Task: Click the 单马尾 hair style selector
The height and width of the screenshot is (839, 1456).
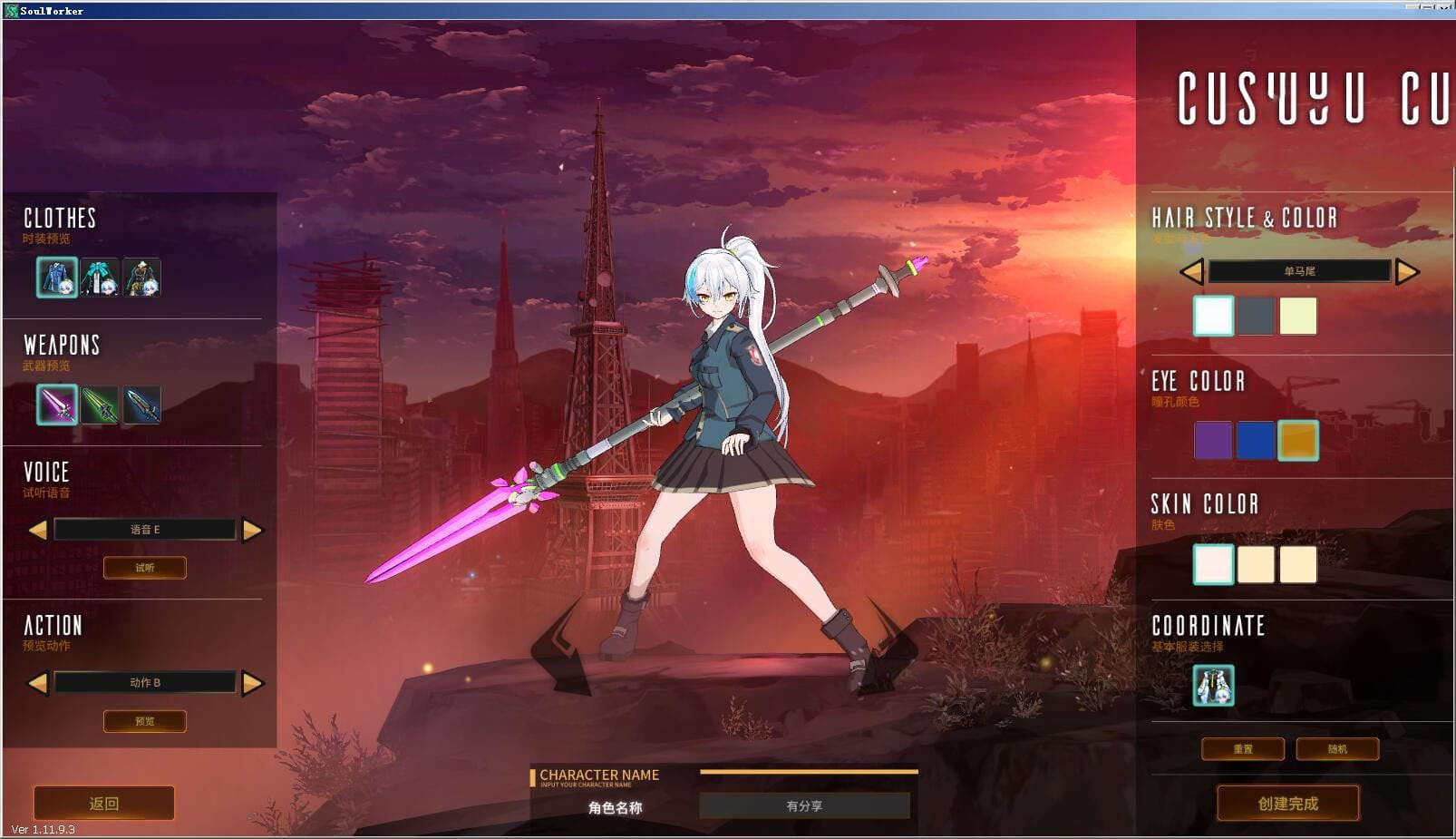Action: pyautogui.click(x=1300, y=271)
